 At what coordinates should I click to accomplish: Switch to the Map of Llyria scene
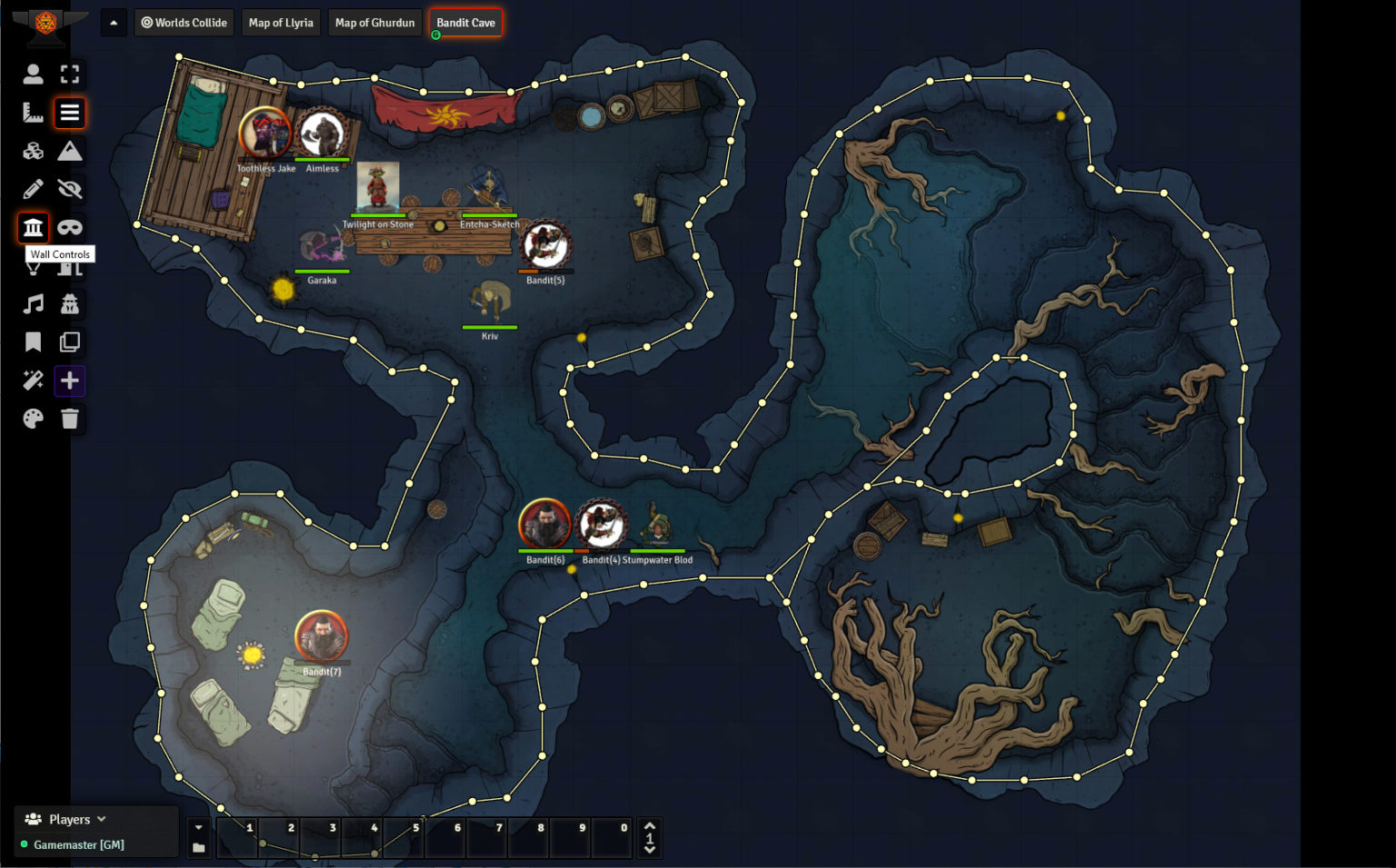click(x=280, y=23)
